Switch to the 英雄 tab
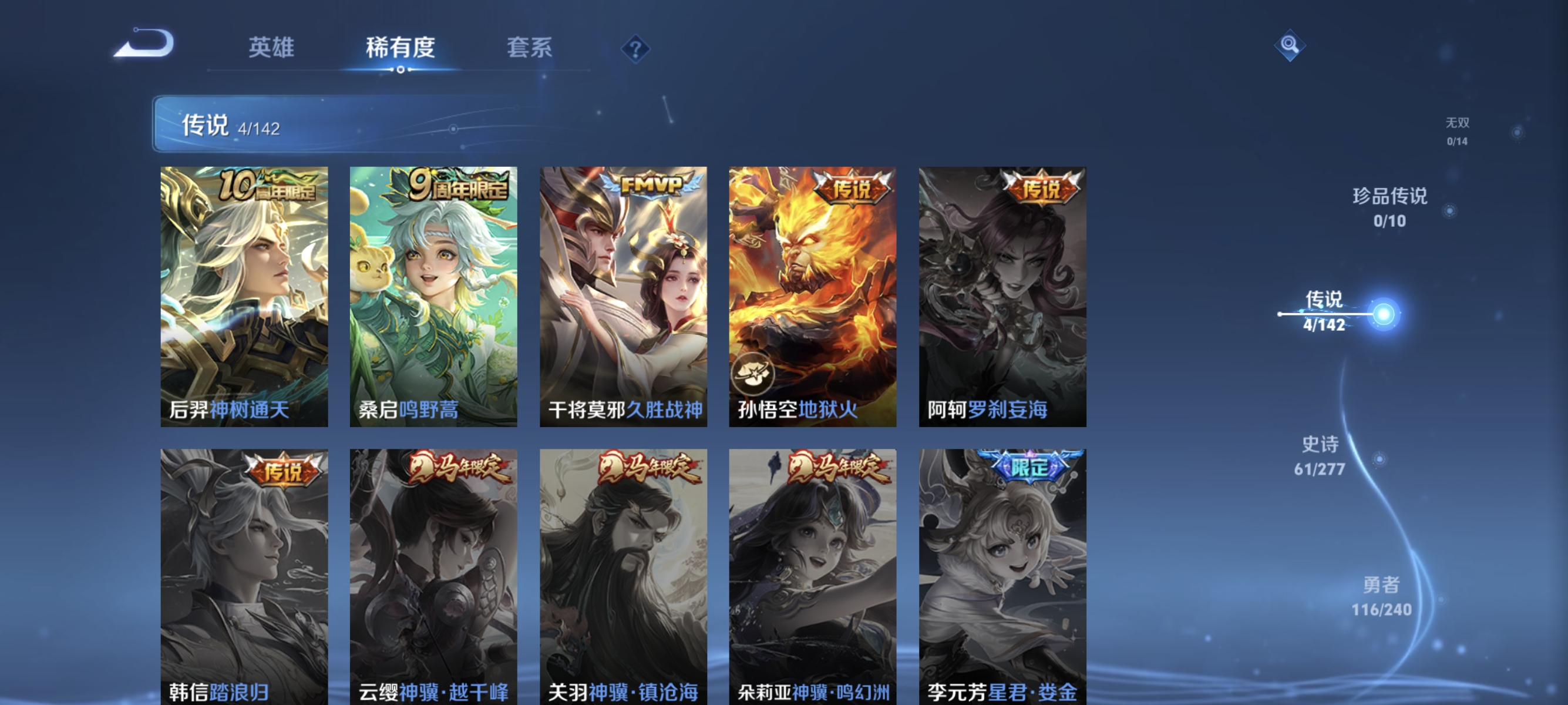This screenshot has height=705, width=1568. click(x=271, y=48)
